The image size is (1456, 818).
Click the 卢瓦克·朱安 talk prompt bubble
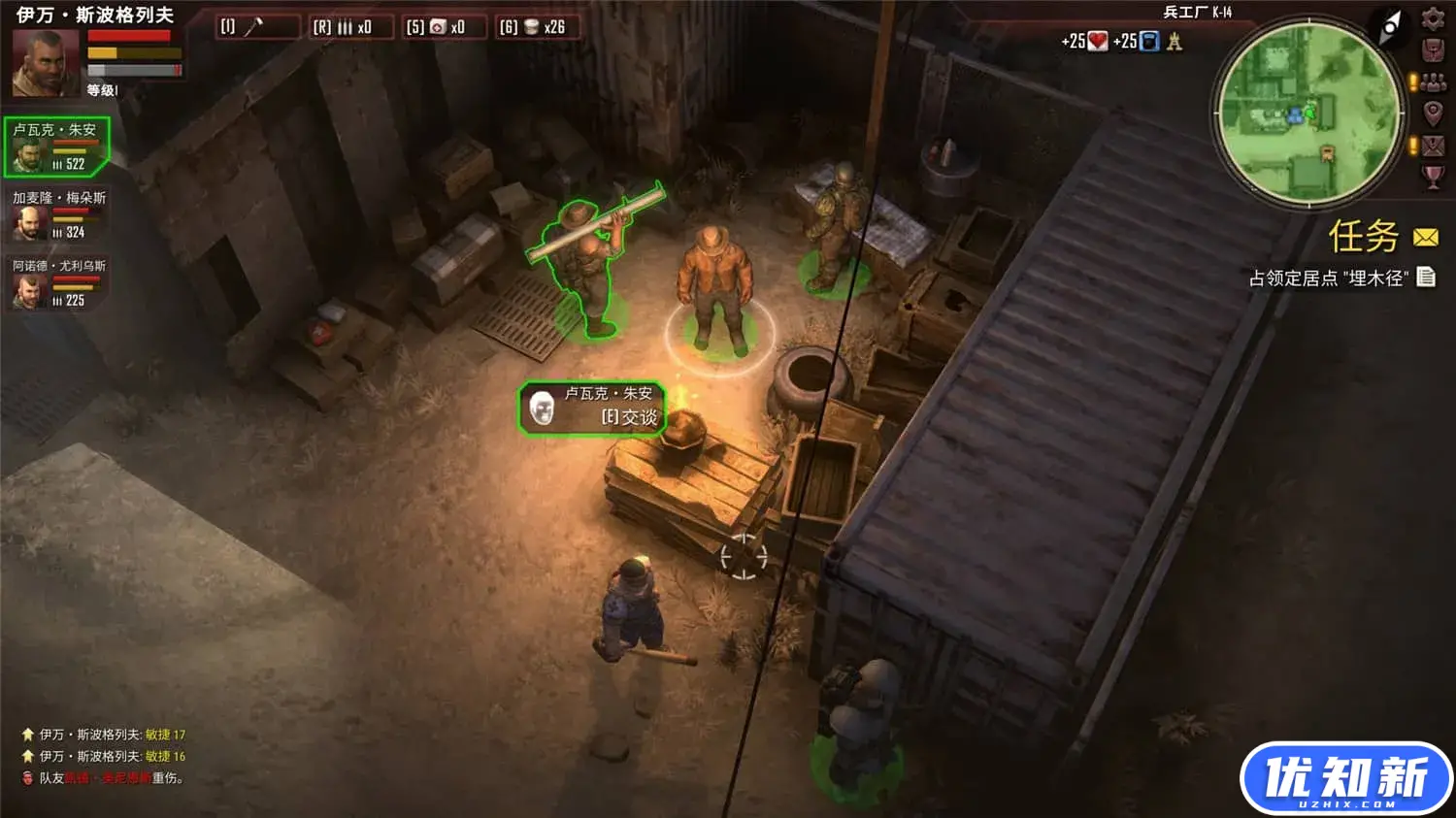pyautogui.click(x=592, y=408)
